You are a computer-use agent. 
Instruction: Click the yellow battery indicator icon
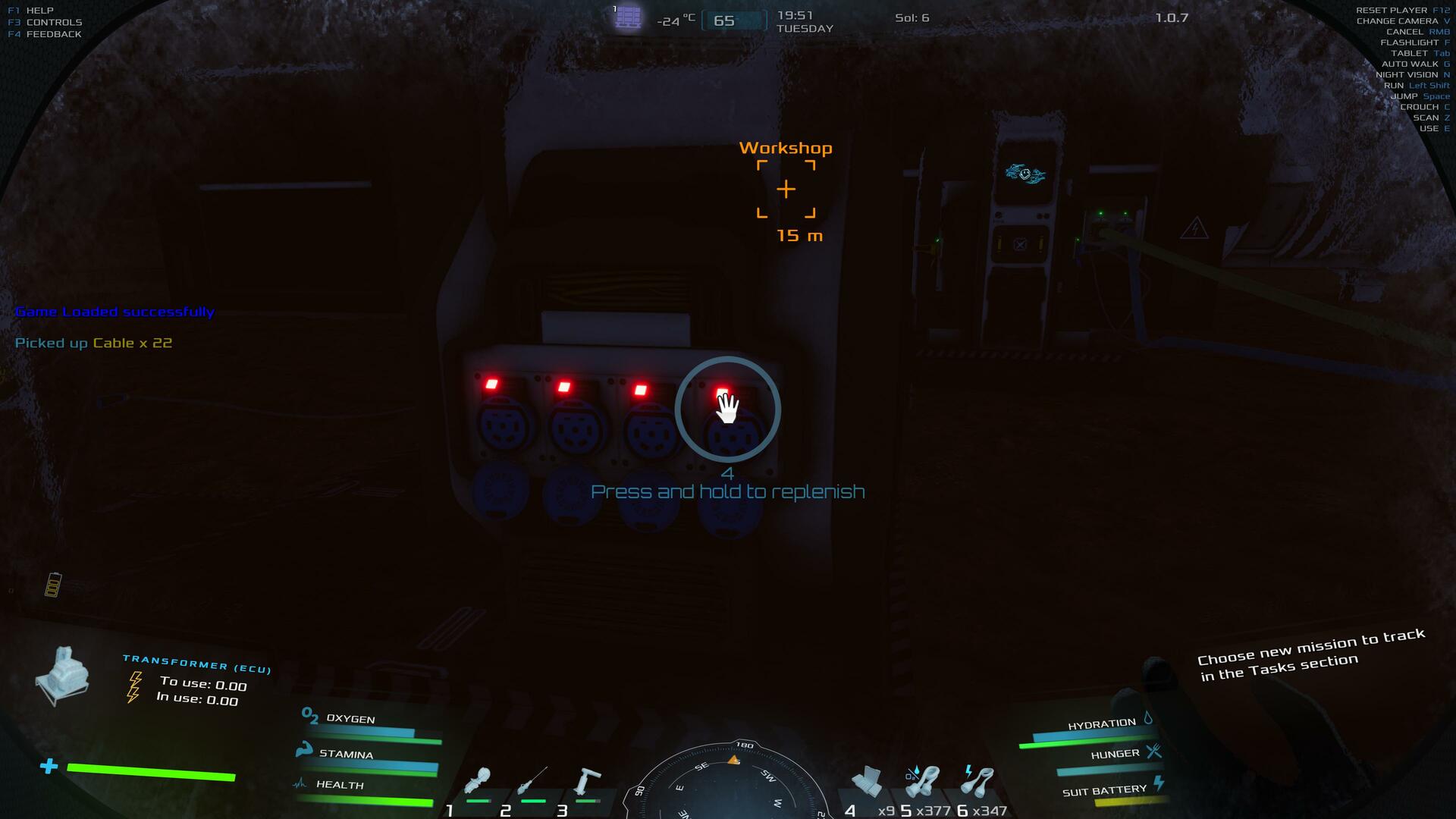point(52,585)
